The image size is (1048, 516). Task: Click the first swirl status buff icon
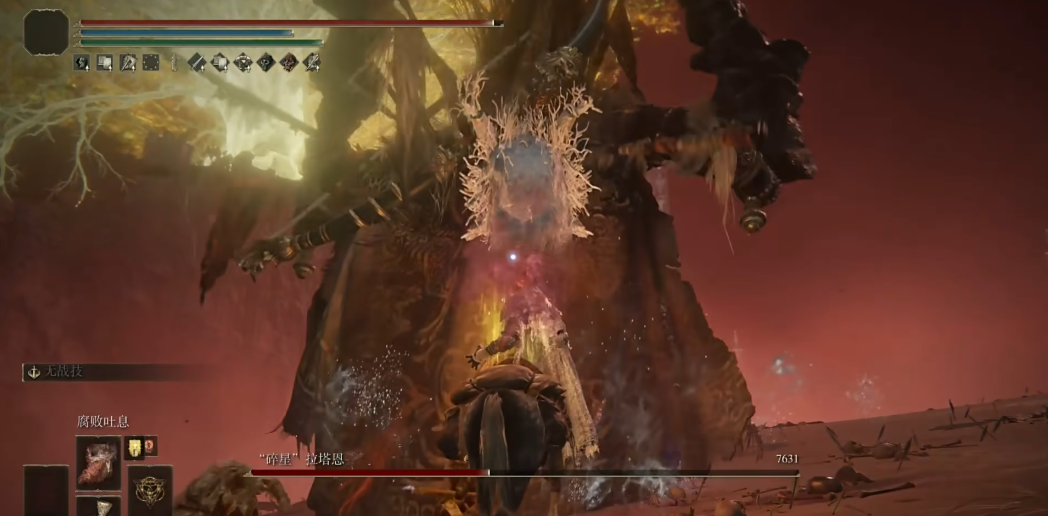coord(82,63)
